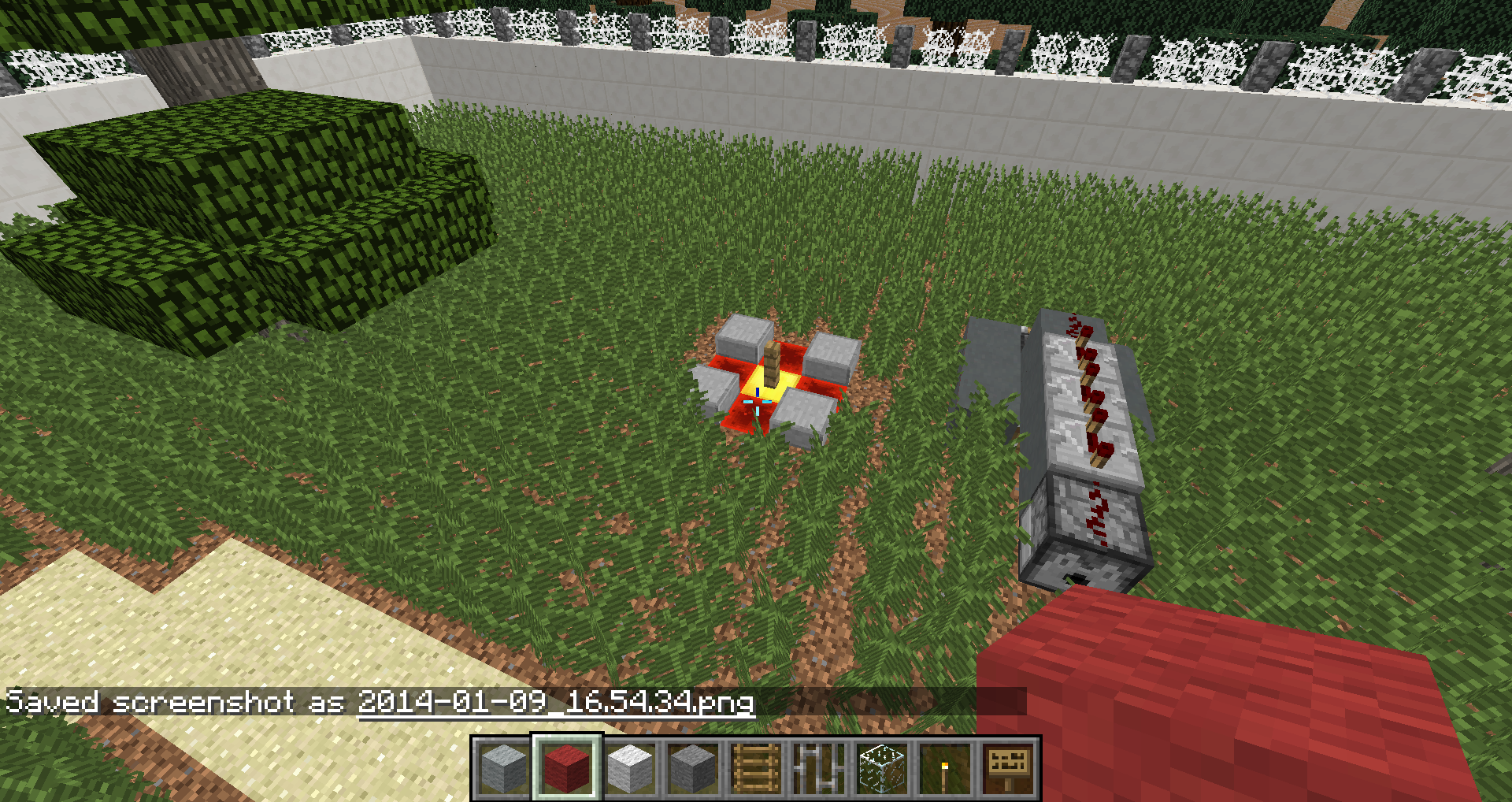Select the iron bars hotbar slot
The width and height of the screenshot is (1512, 802).
click(x=819, y=768)
